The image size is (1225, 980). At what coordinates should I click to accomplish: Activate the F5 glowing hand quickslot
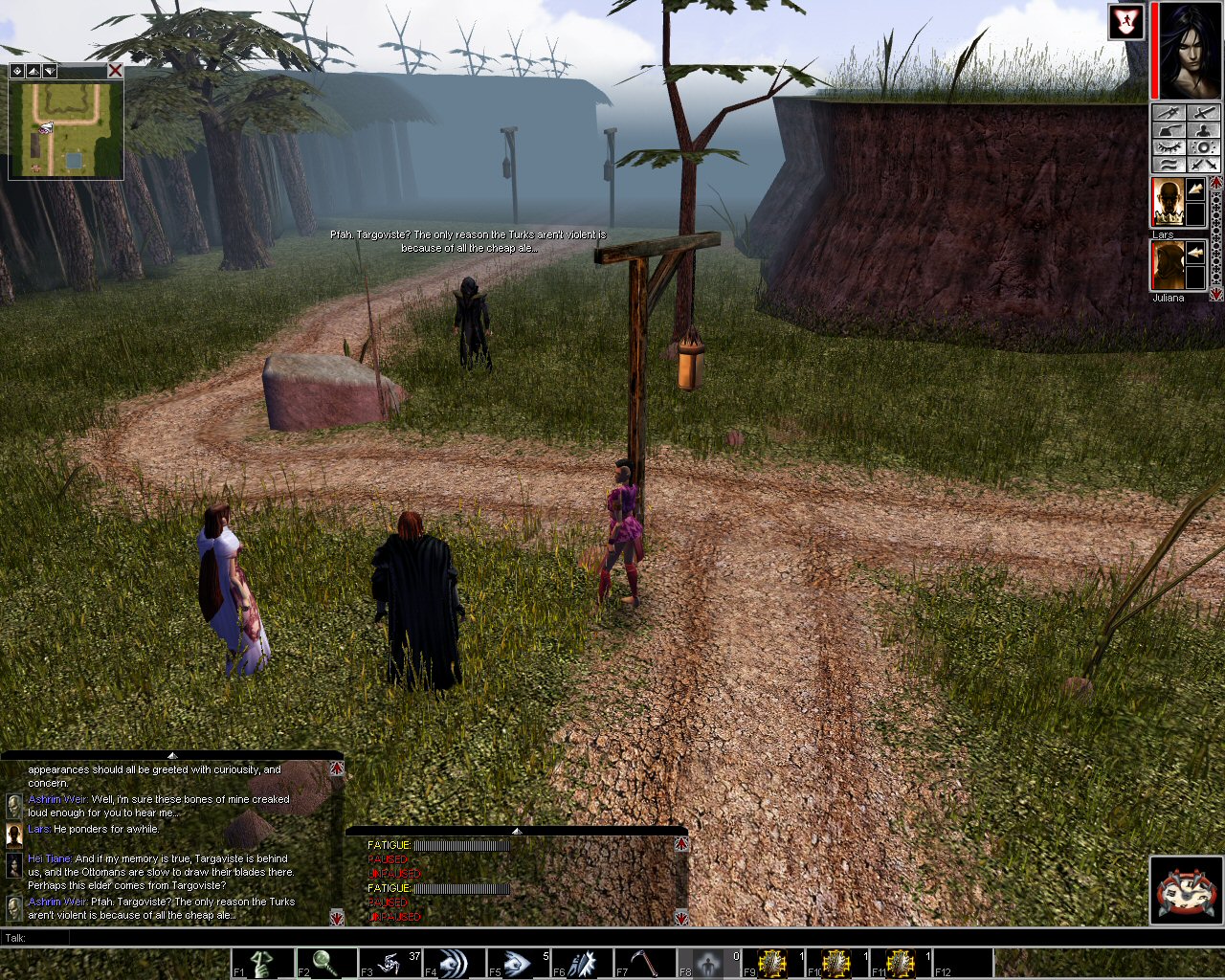(x=518, y=963)
